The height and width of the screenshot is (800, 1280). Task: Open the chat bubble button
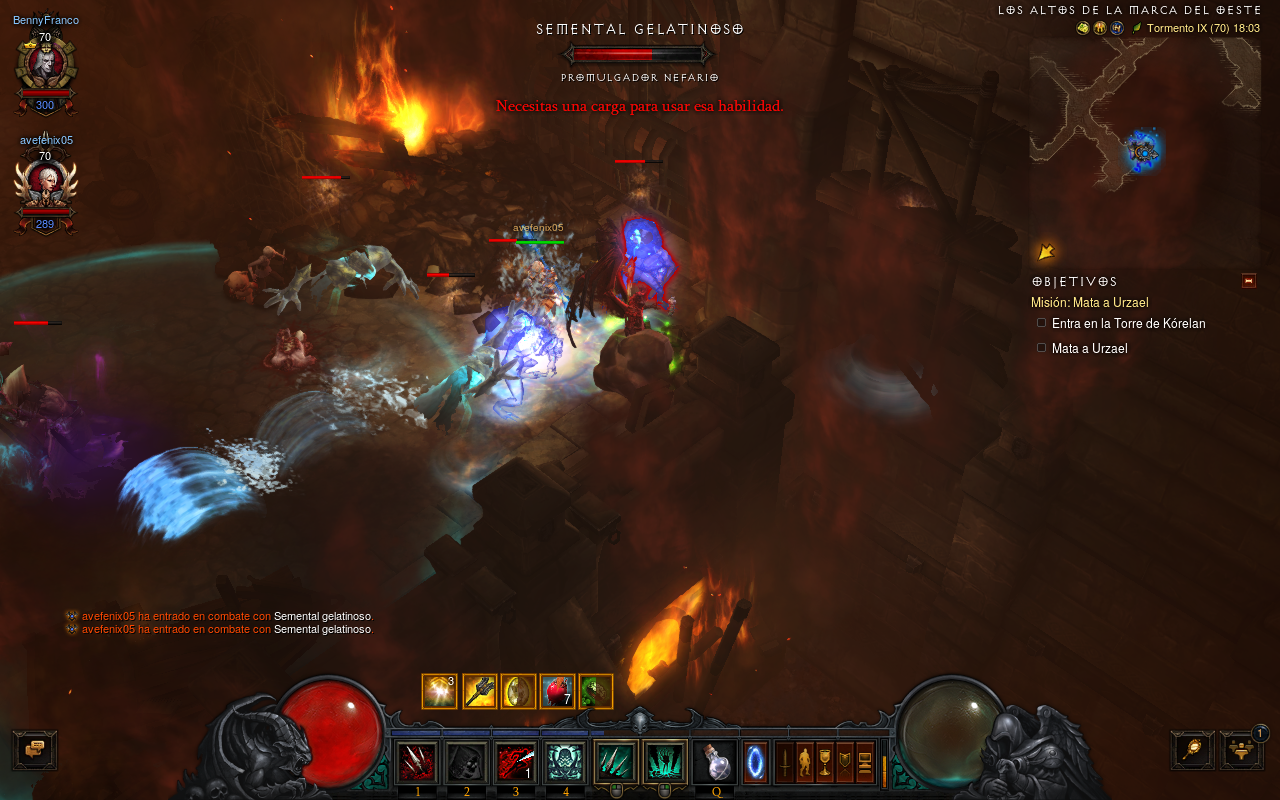[x=35, y=750]
